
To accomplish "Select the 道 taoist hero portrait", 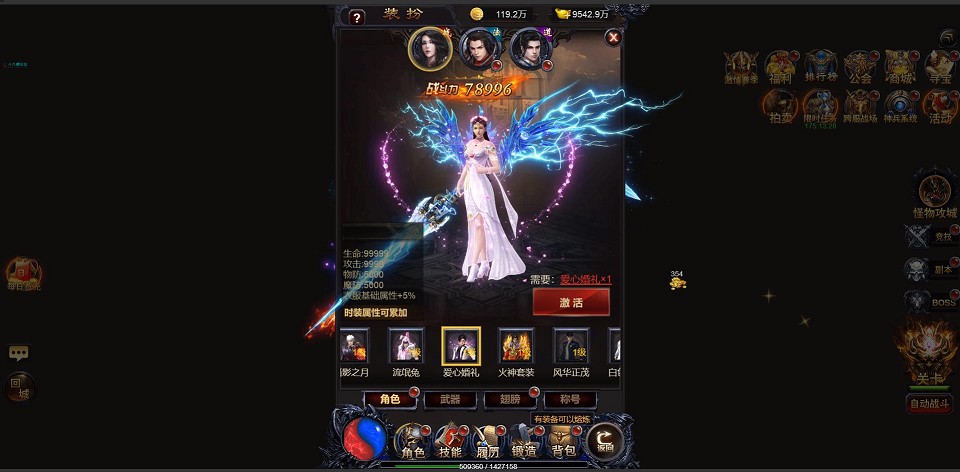I will pyautogui.click(x=530, y=48).
